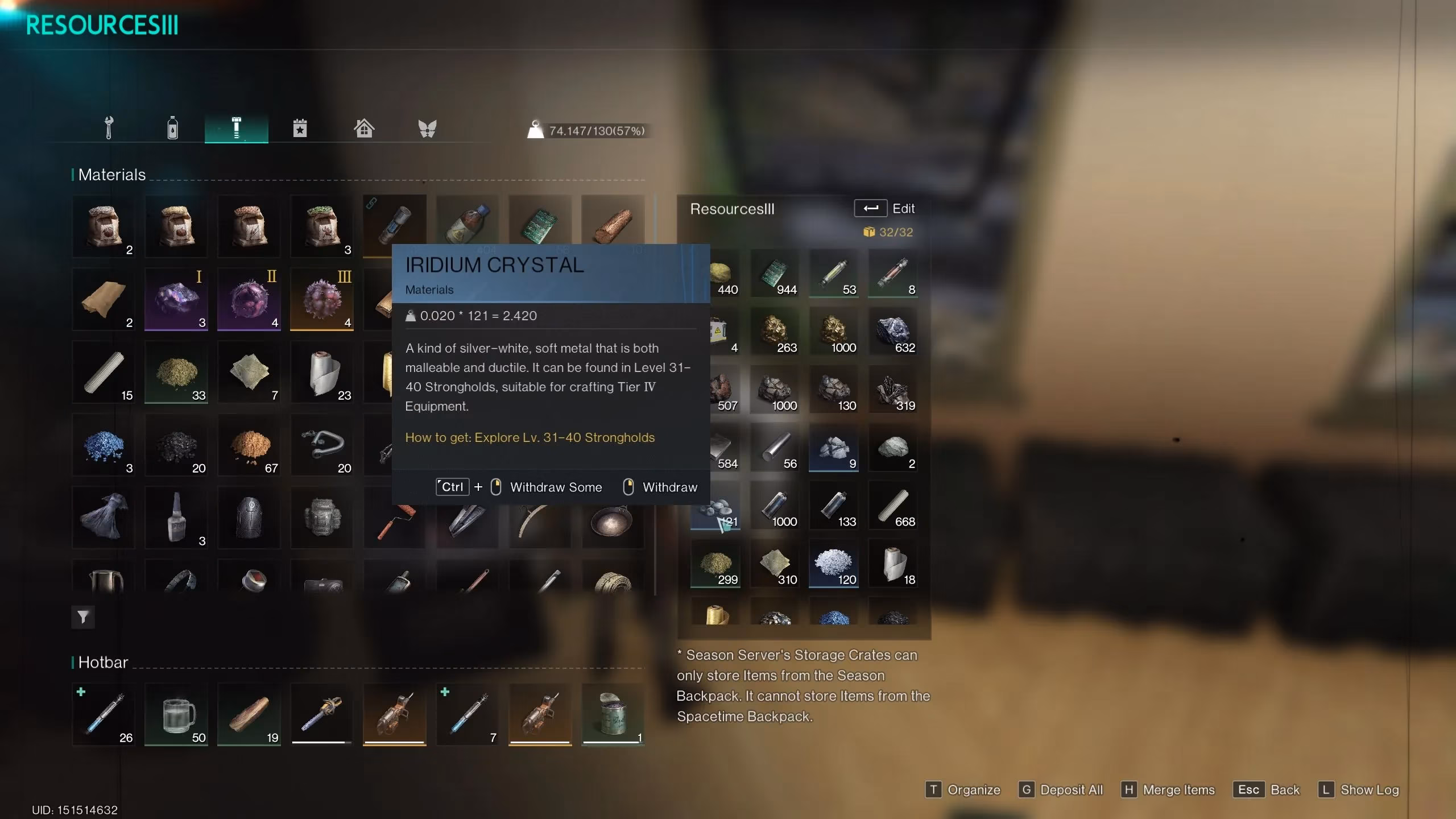Screen dimensions: 1456x819
Task: Pick the orange powder stack of 67
Action: click(249, 445)
